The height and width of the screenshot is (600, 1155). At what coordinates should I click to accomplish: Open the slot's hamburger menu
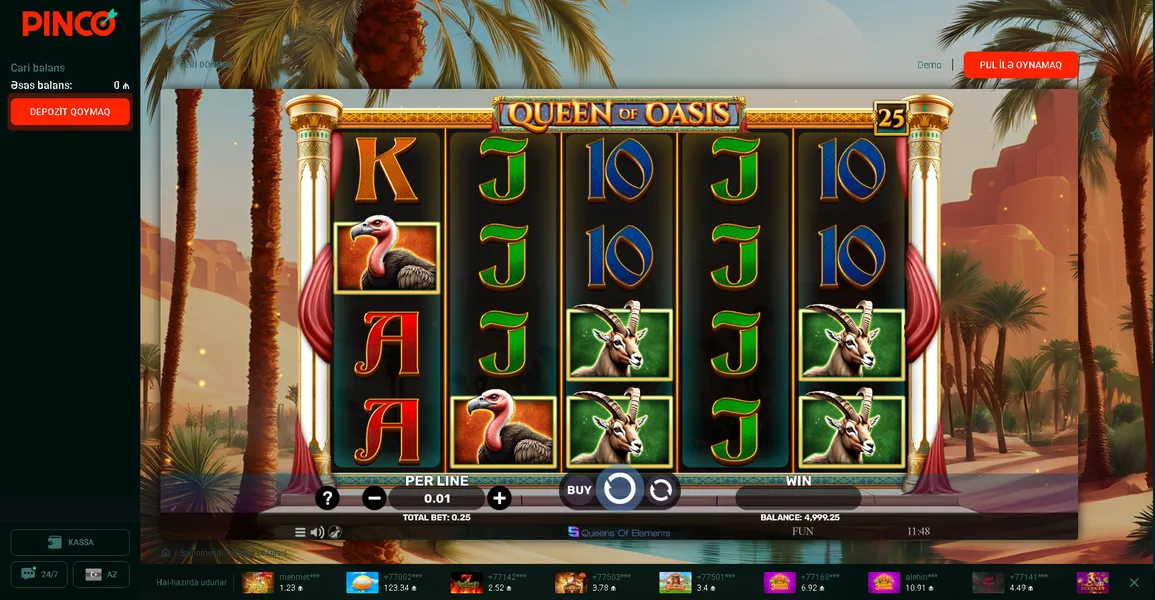click(x=300, y=532)
